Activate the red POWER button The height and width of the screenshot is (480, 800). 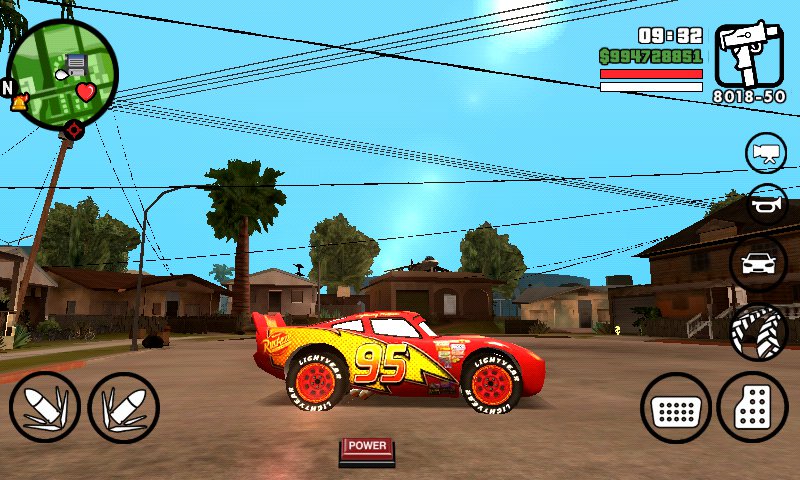pos(367,449)
